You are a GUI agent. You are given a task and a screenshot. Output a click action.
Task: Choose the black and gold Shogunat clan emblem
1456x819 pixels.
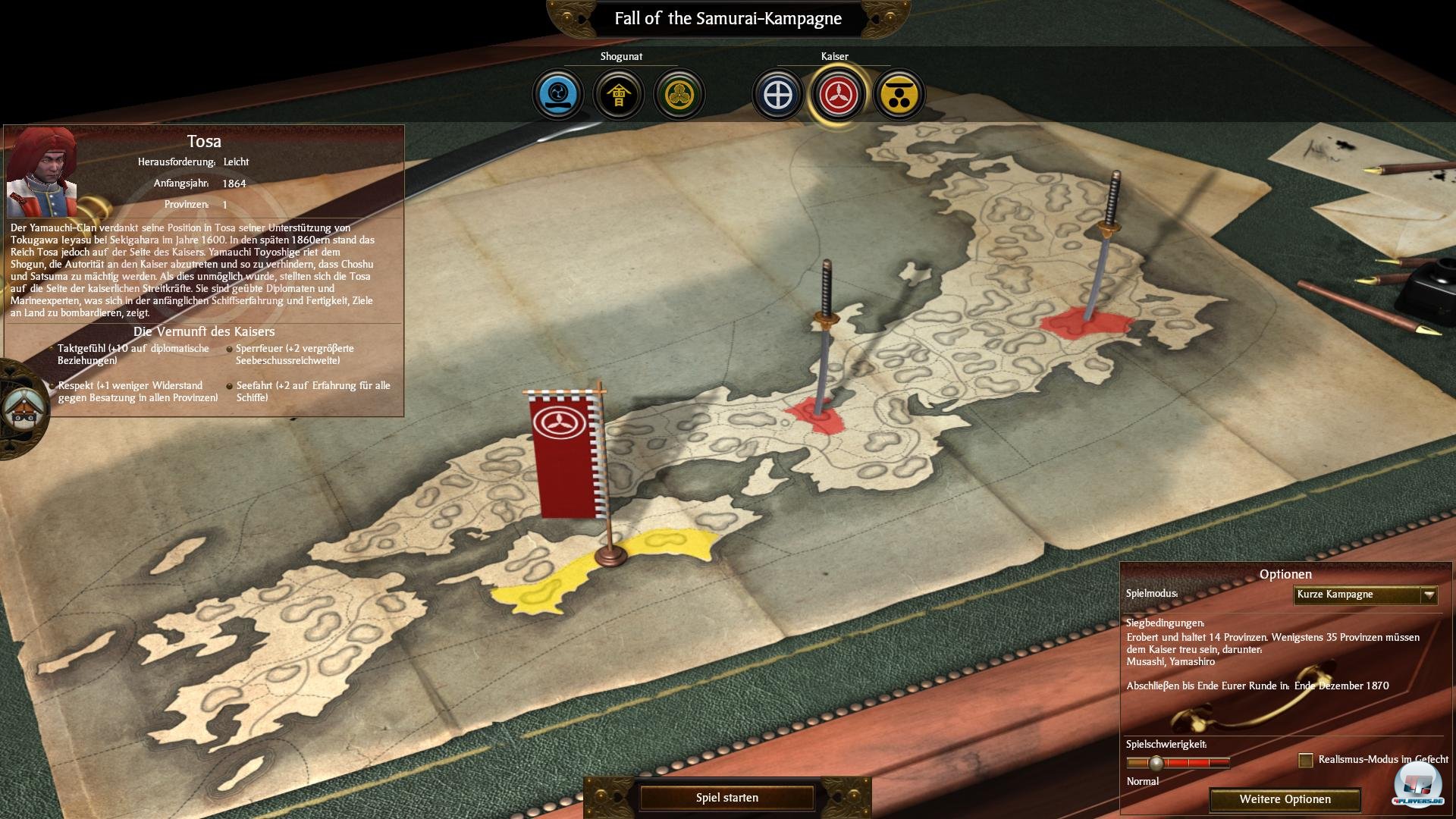tap(619, 95)
